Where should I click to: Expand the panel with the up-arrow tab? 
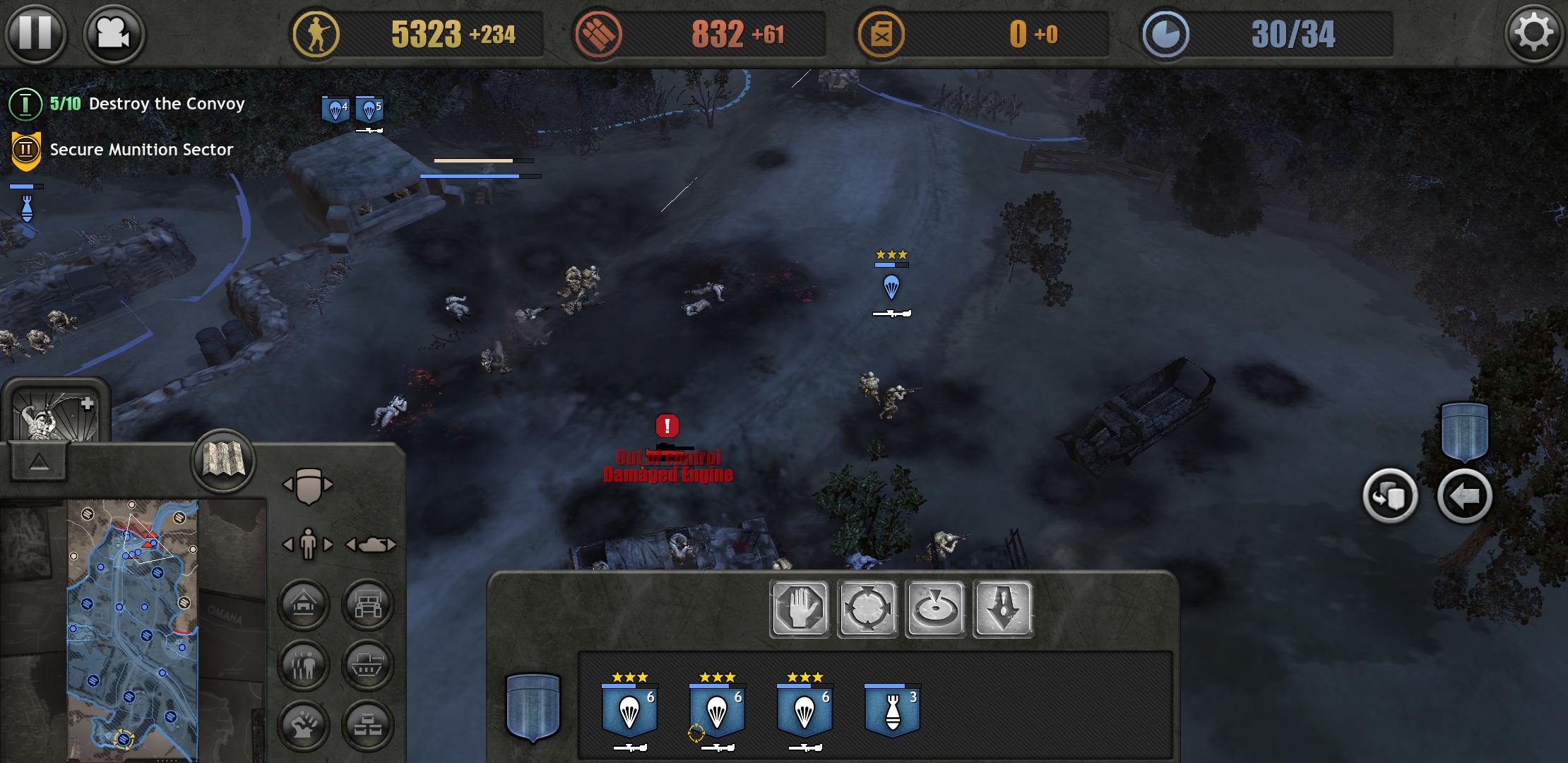(x=39, y=462)
